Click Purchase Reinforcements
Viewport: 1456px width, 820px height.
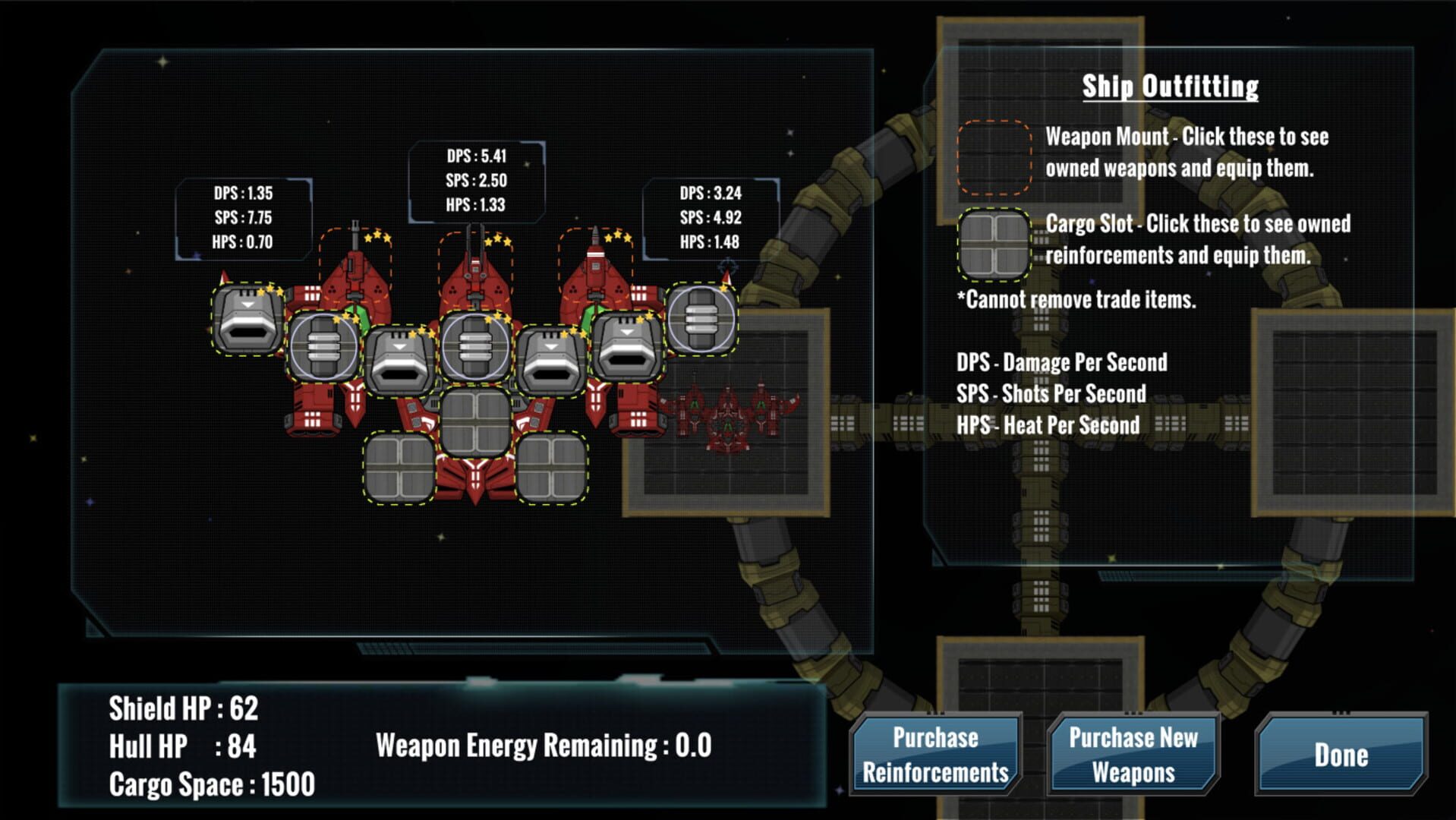tap(934, 752)
